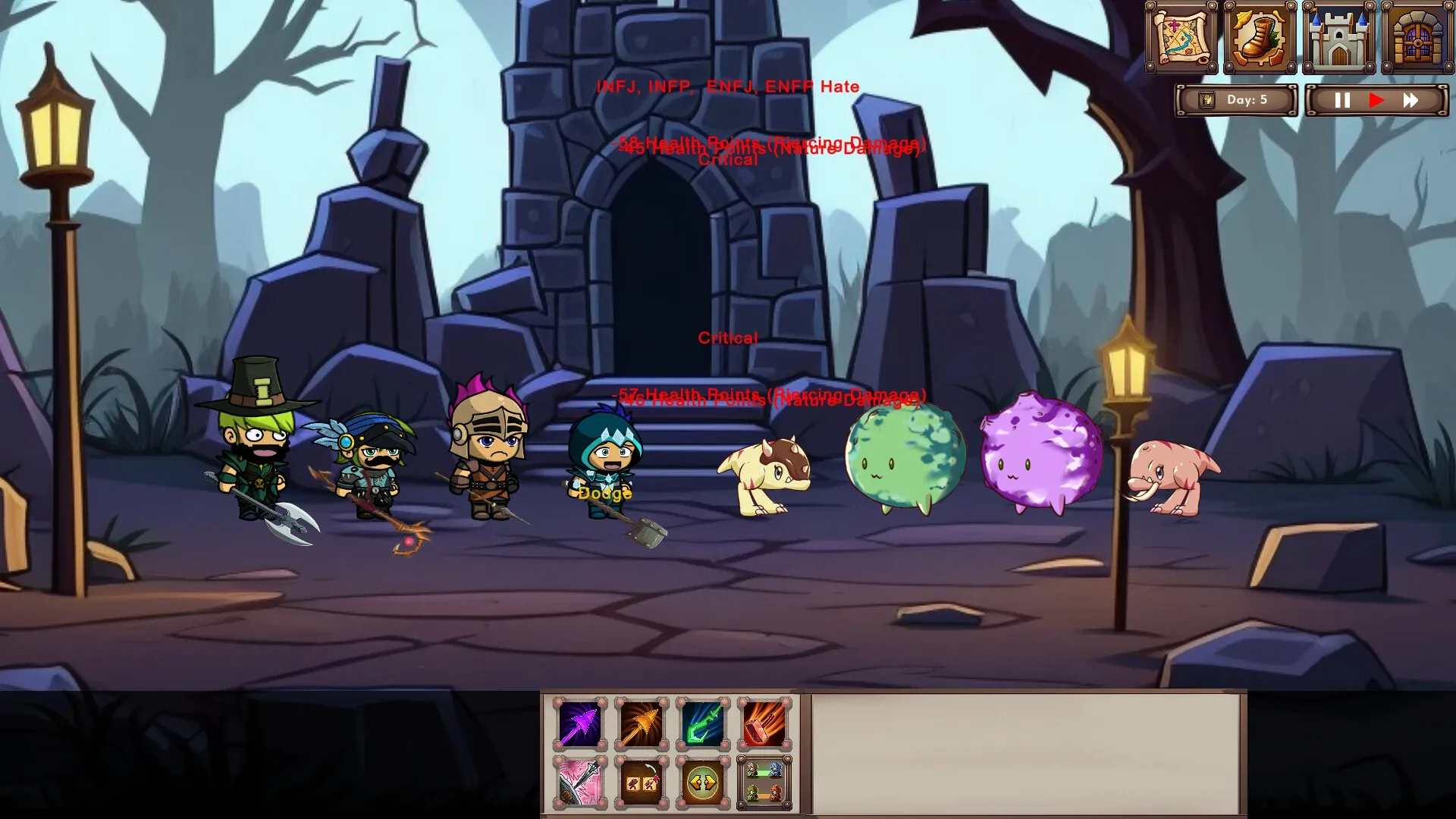Open the travel boots menu
Viewport: 1456px width, 819px height.
[x=1260, y=36]
